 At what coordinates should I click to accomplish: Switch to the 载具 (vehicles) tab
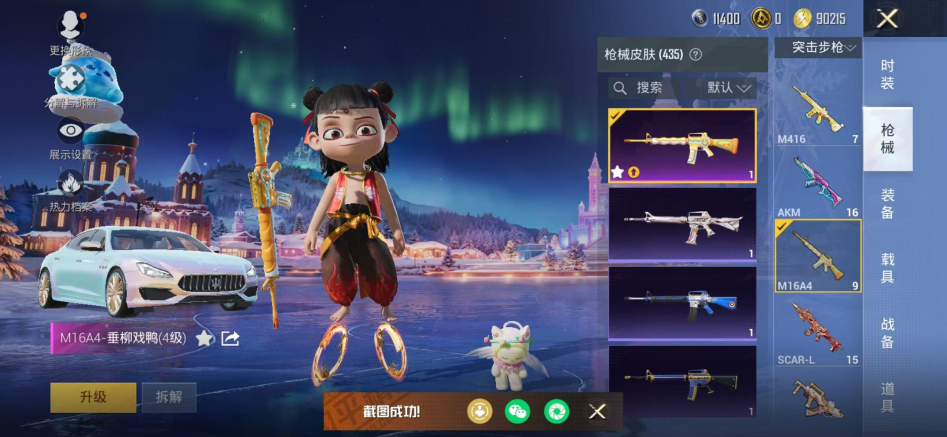pyautogui.click(x=887, y=267)
